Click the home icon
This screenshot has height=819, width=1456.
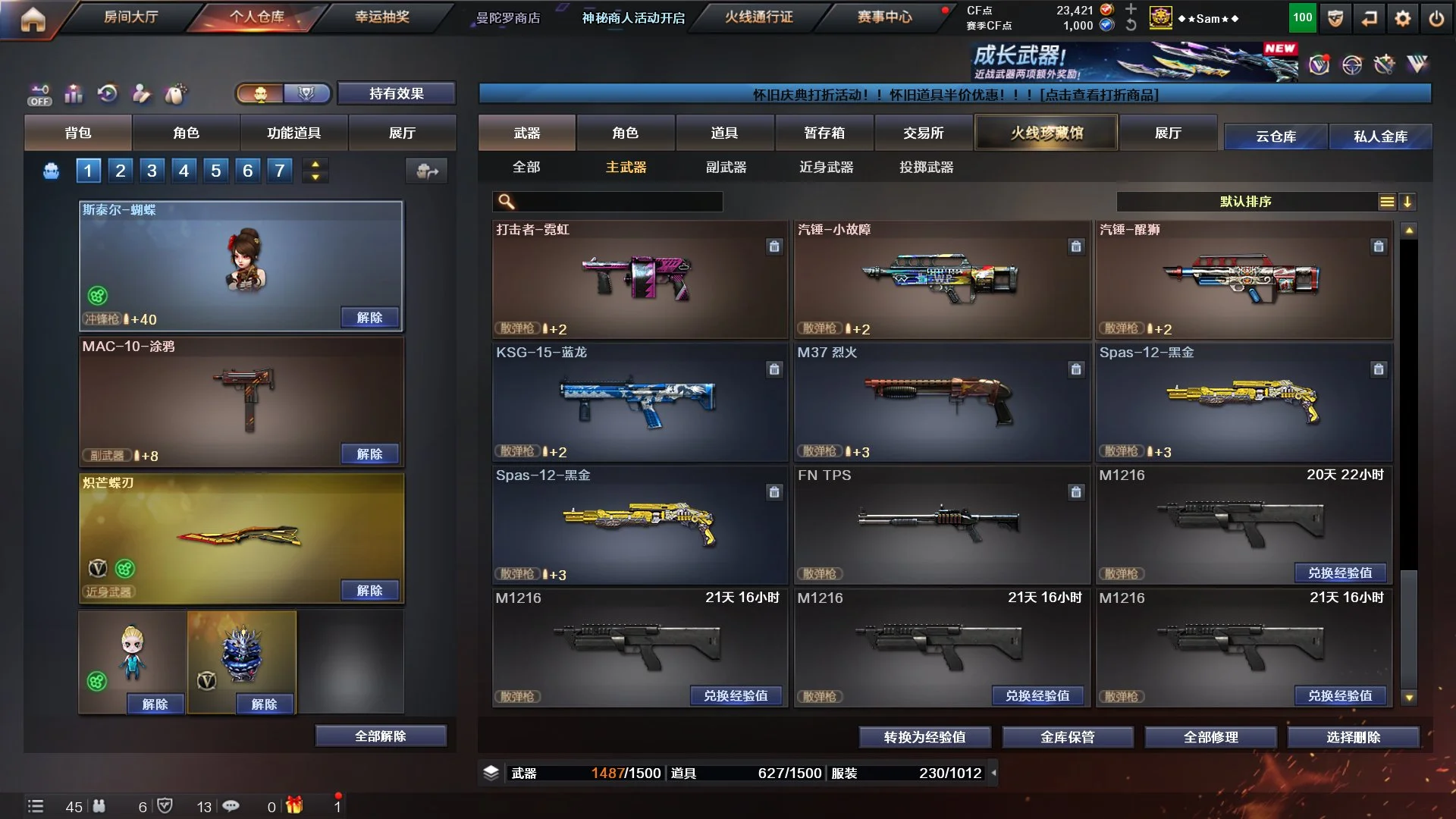pyautogui.click(x=33, y=20)
